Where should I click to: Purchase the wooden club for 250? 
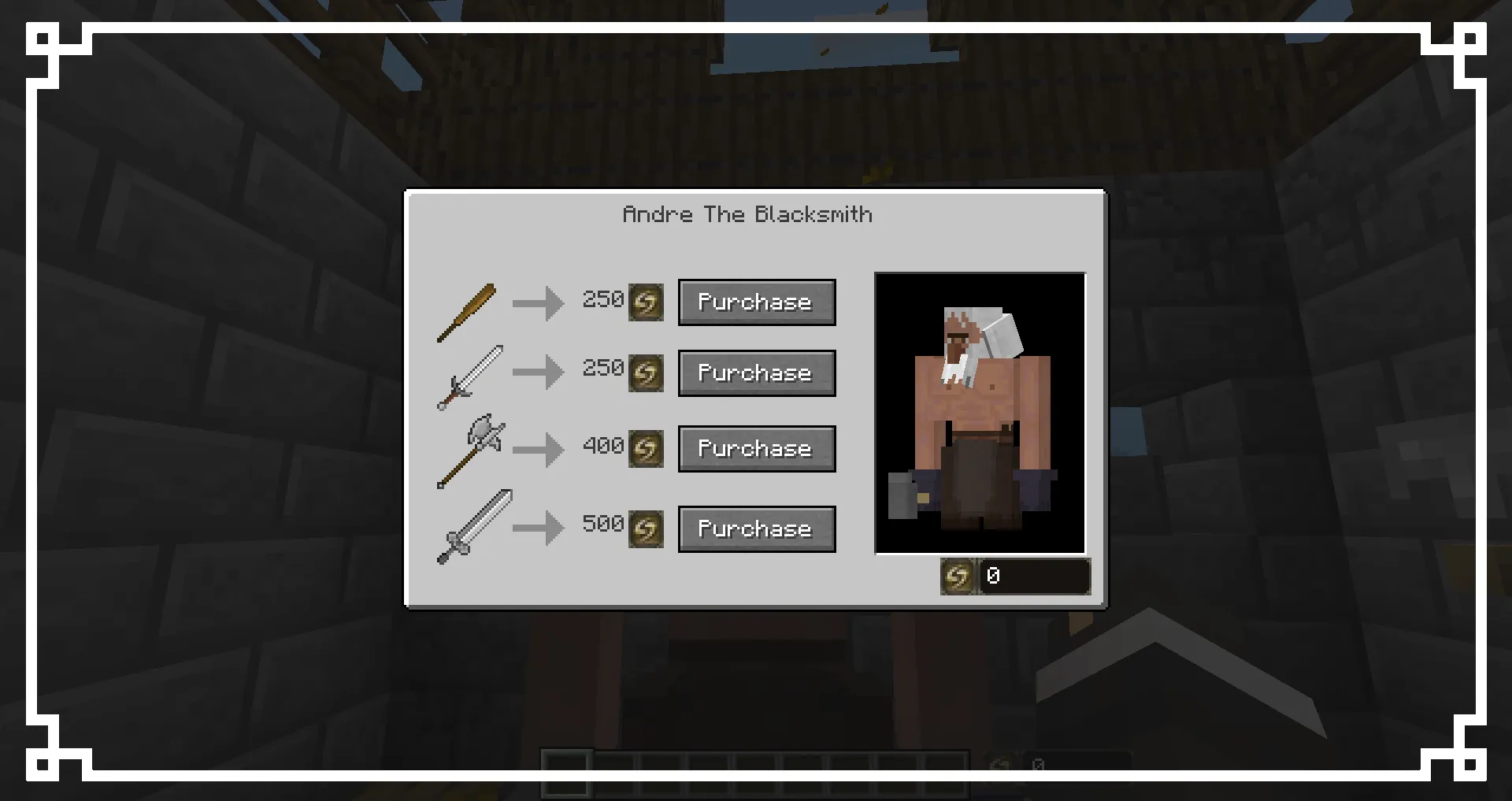(x=756, y=302)
